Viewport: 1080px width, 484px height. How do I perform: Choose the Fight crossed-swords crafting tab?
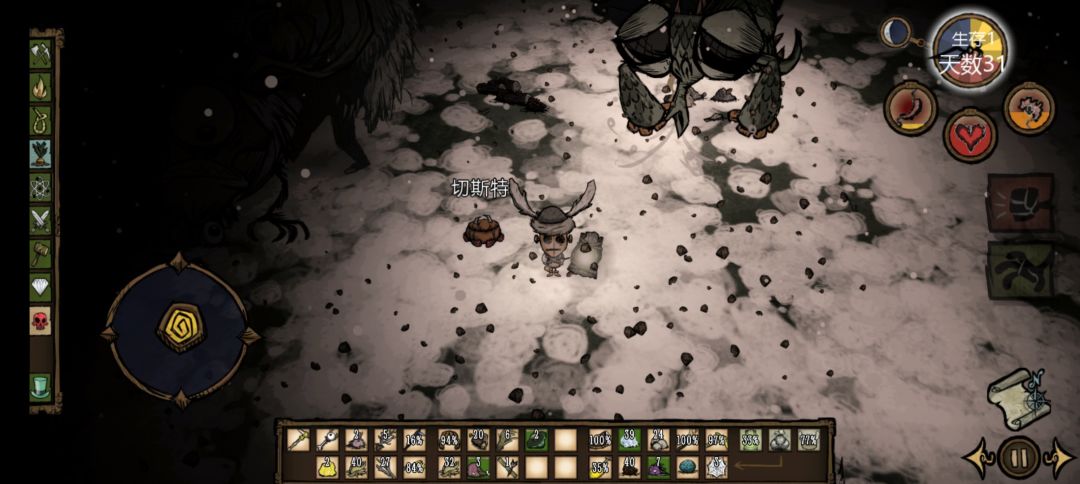coord(40,219)
